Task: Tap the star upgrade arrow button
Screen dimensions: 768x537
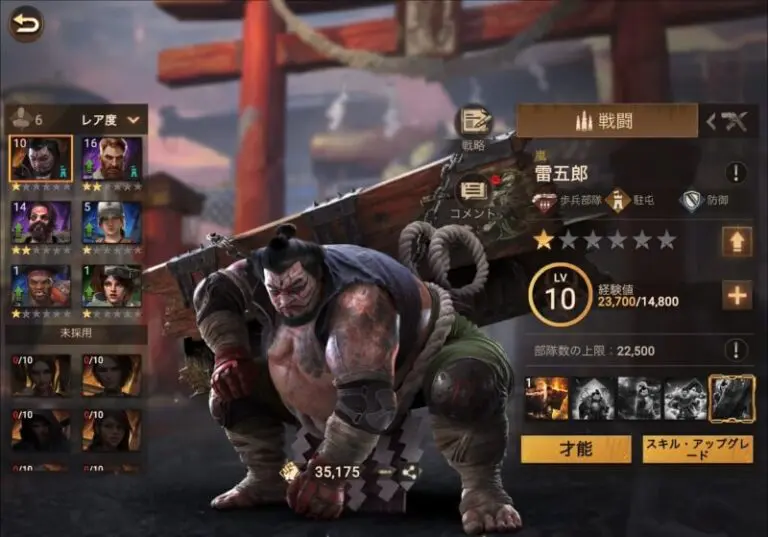Action: click(737, 241)
